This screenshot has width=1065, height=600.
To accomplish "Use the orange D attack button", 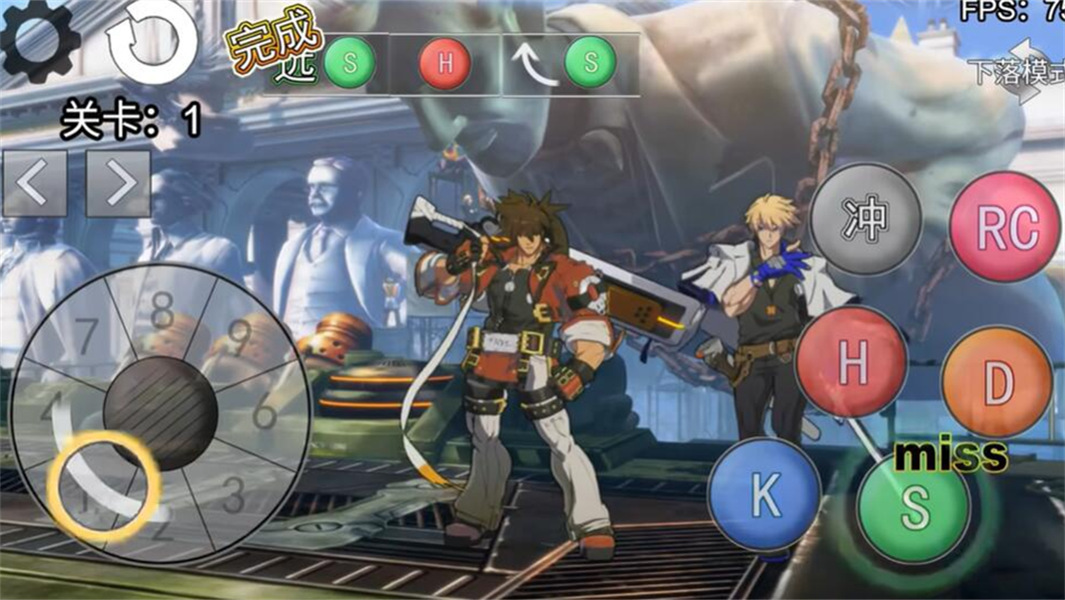I will tap(996, 381).
